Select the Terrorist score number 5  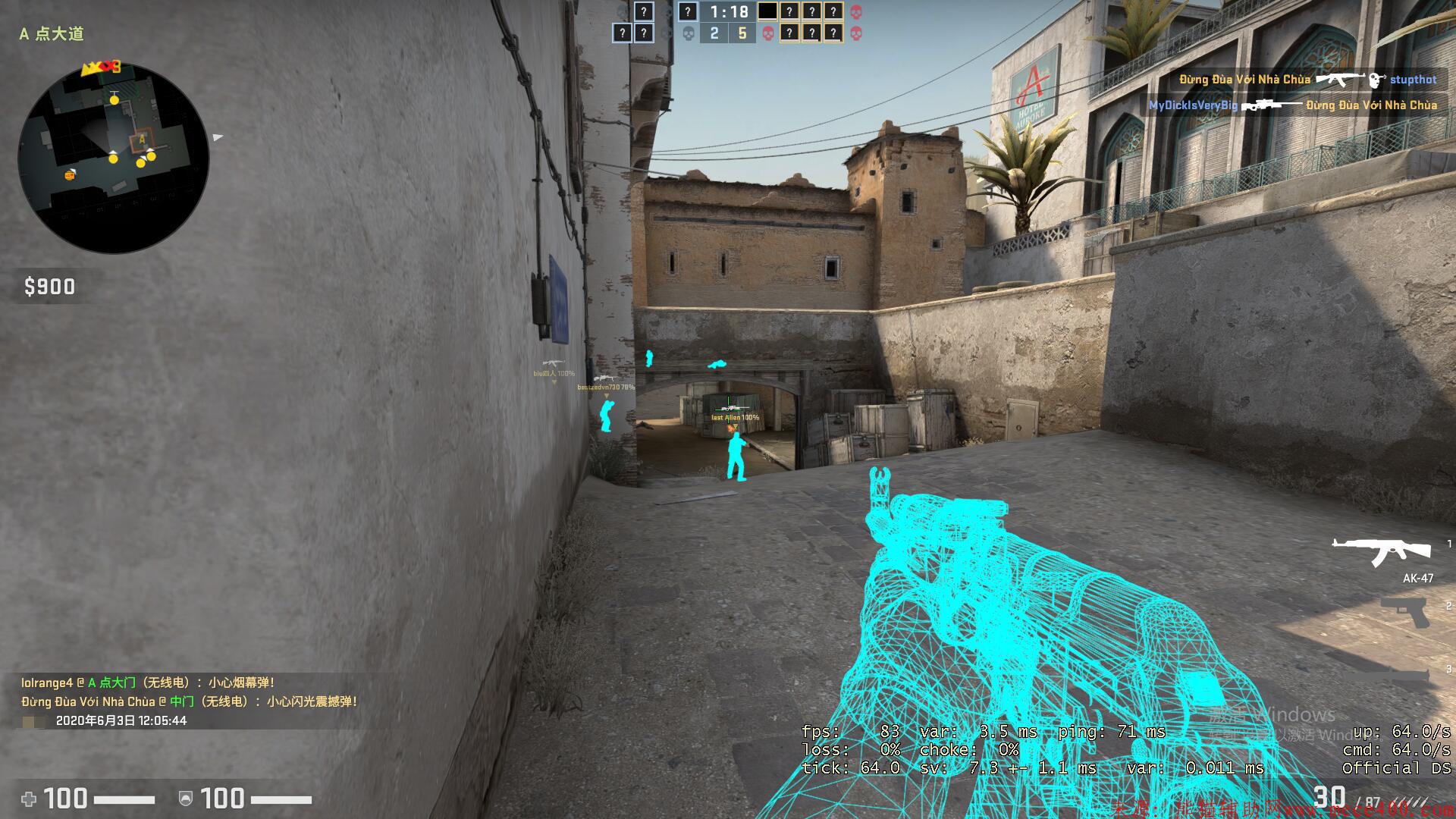point(743,33)
